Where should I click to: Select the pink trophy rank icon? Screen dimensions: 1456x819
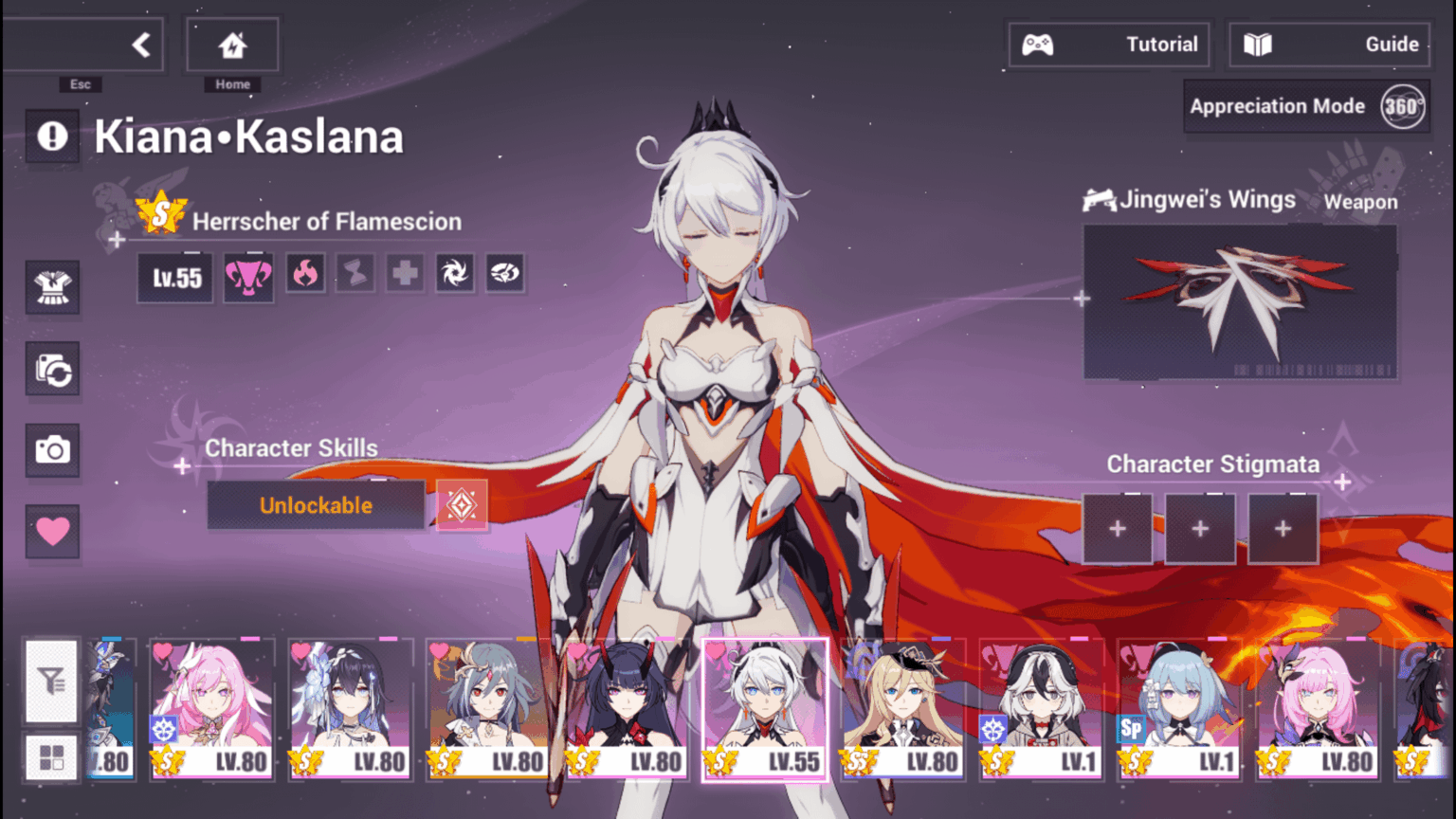[248, 276]
